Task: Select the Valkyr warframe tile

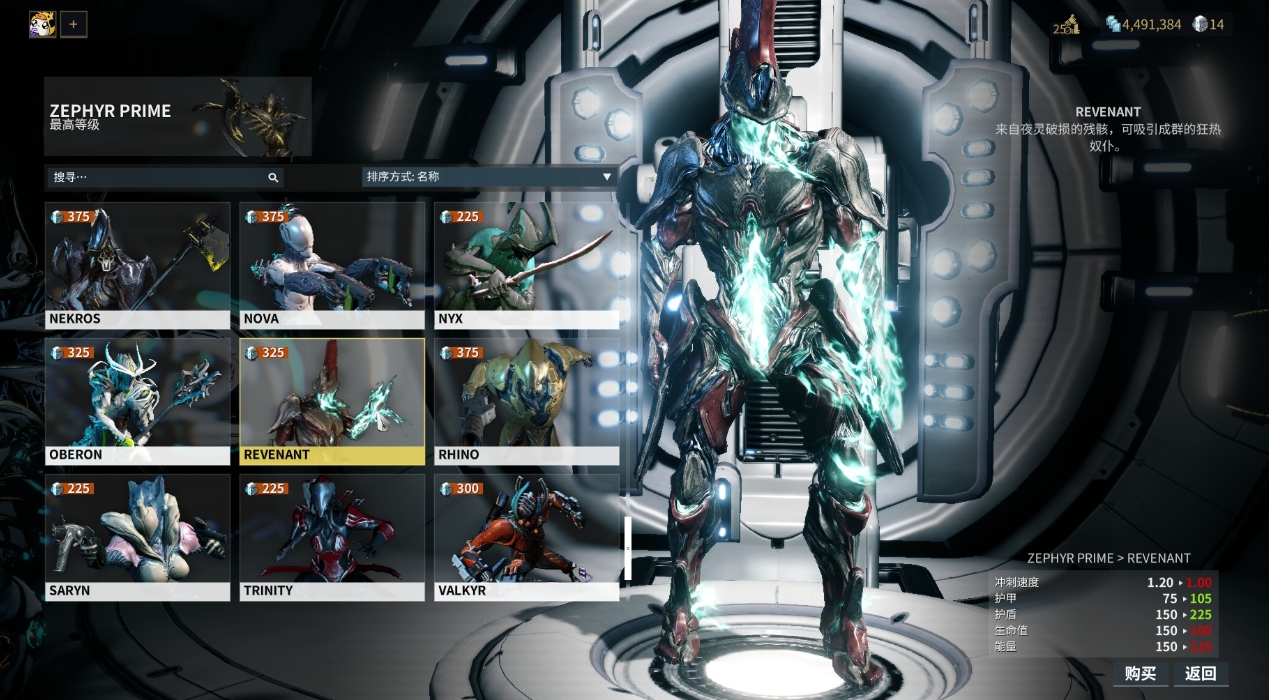Action: (x=526, y=537)
